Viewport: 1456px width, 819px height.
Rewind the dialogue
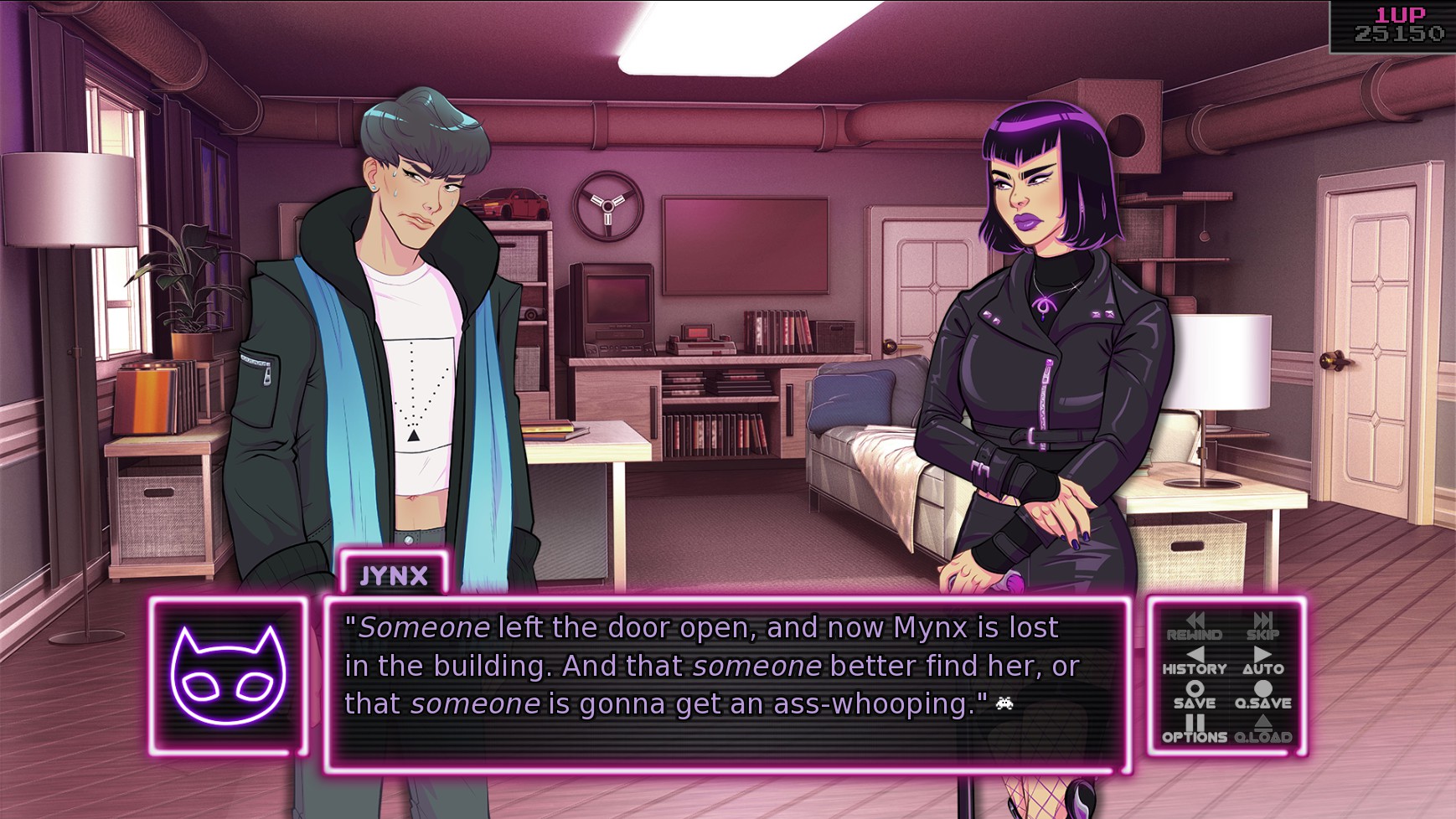(1195, 626)
